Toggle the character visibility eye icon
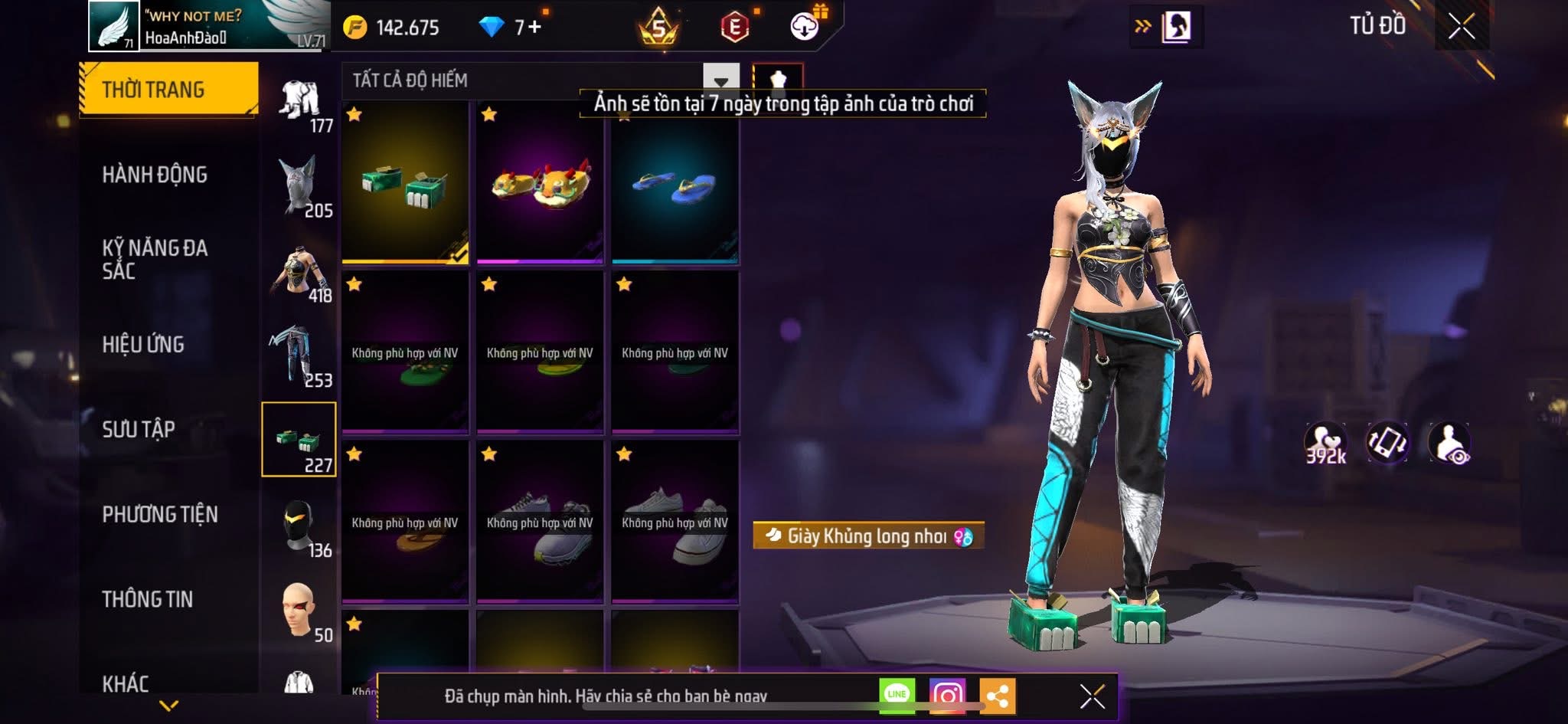 (x=1449, y=443)
